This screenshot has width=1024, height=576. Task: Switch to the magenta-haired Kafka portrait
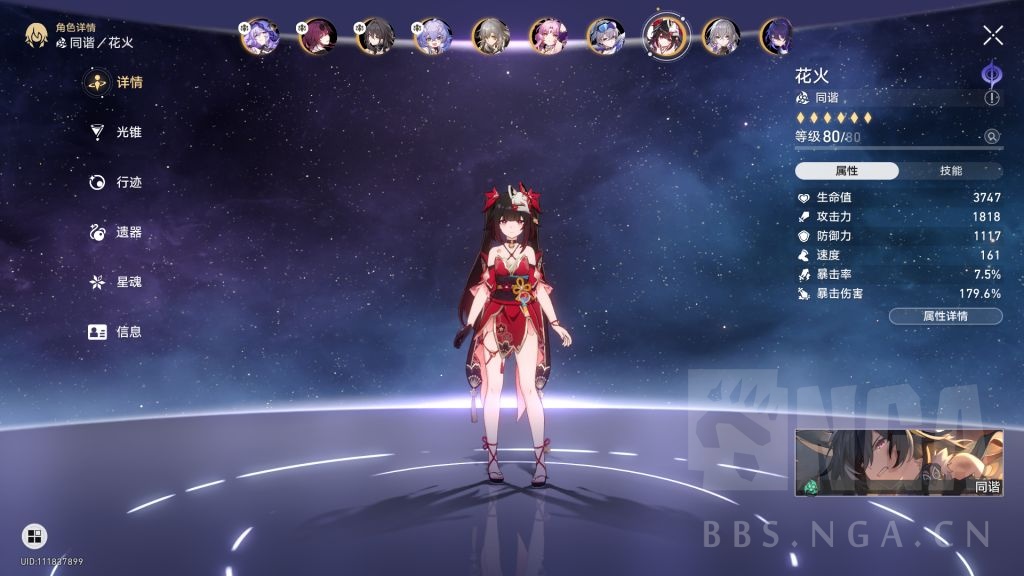click(x=318, y=36)
